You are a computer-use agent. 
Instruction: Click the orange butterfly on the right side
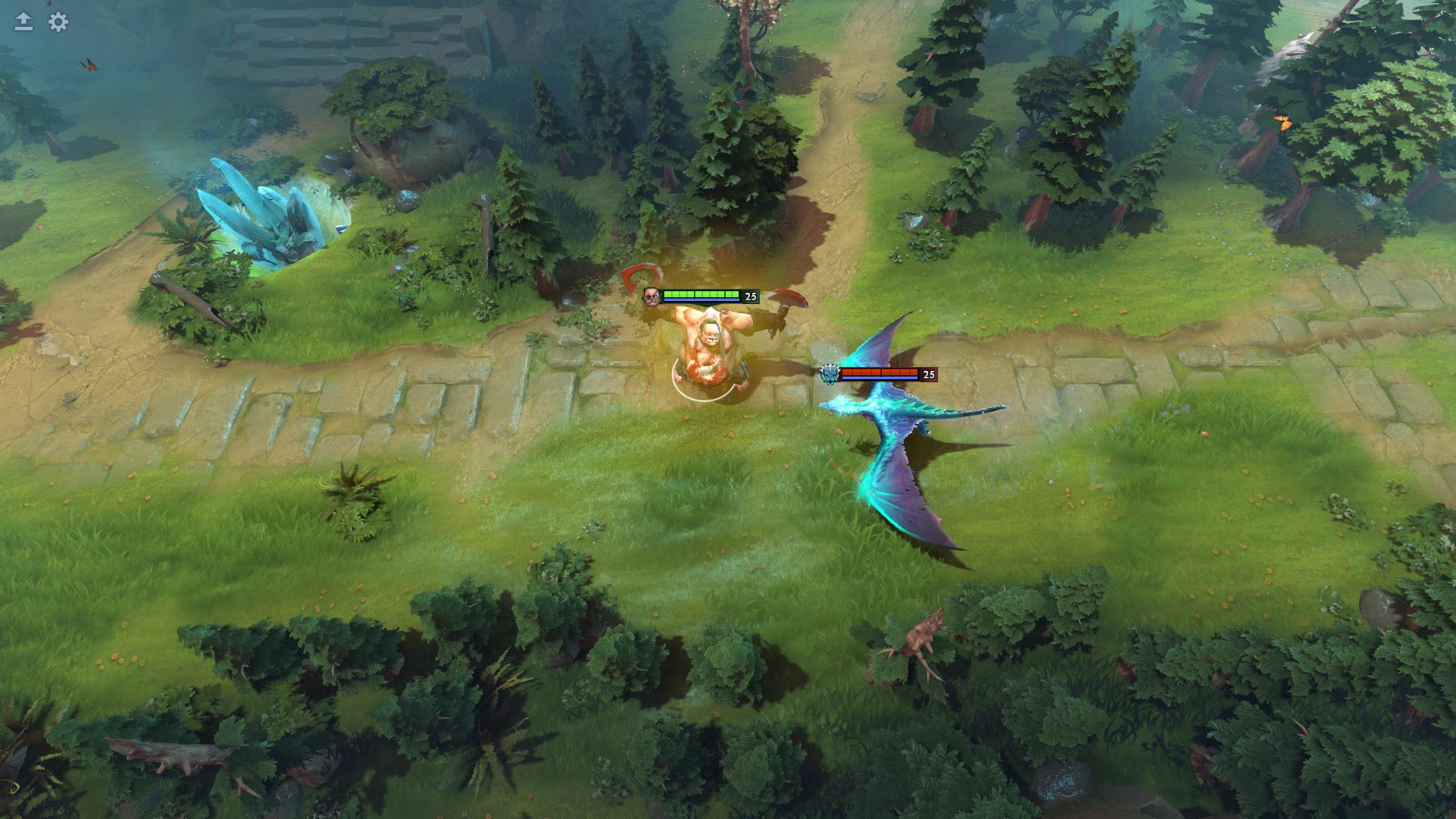click(x=1284, y=121)
